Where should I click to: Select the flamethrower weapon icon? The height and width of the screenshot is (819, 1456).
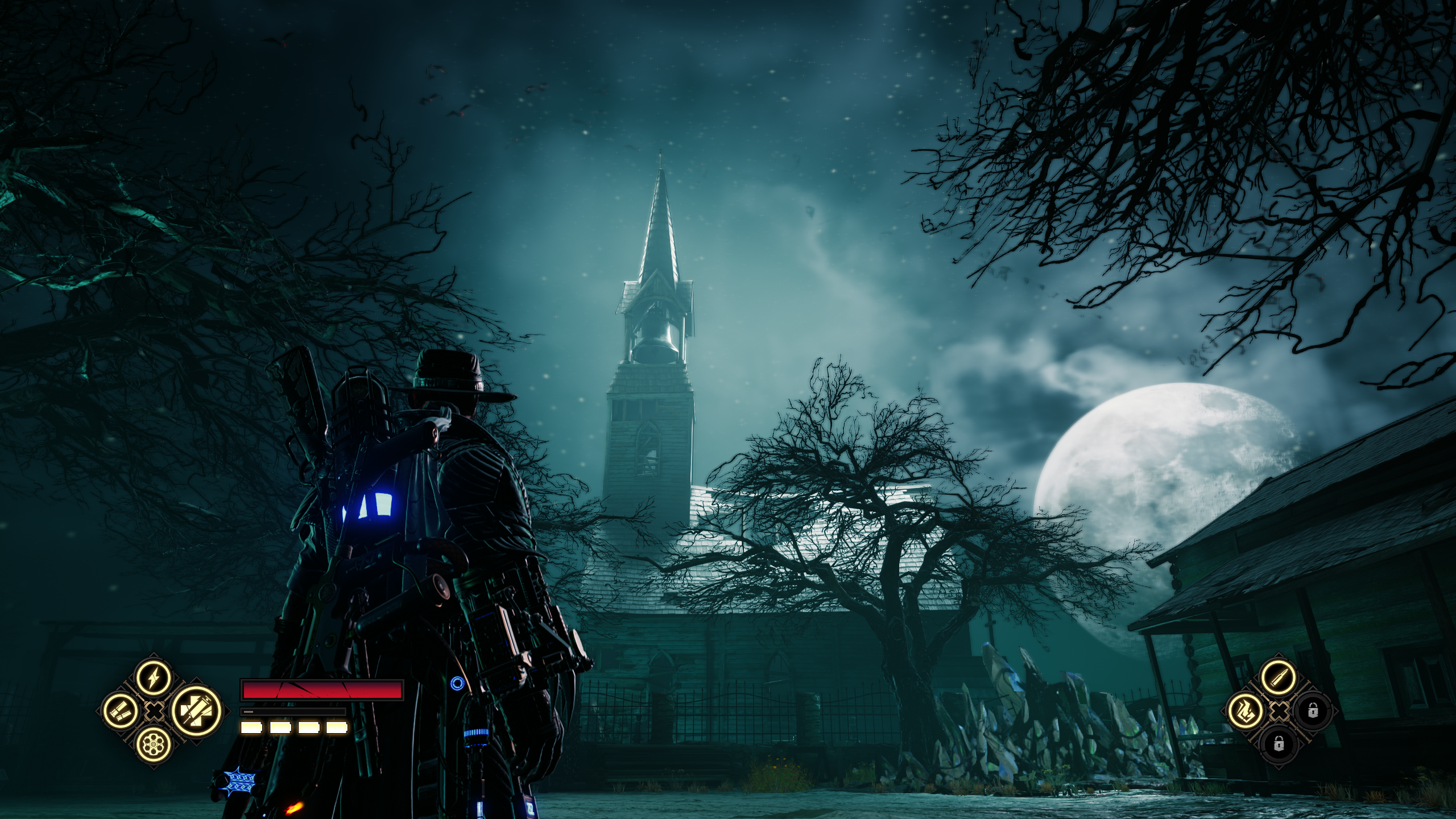click(x=1245, y=711)
